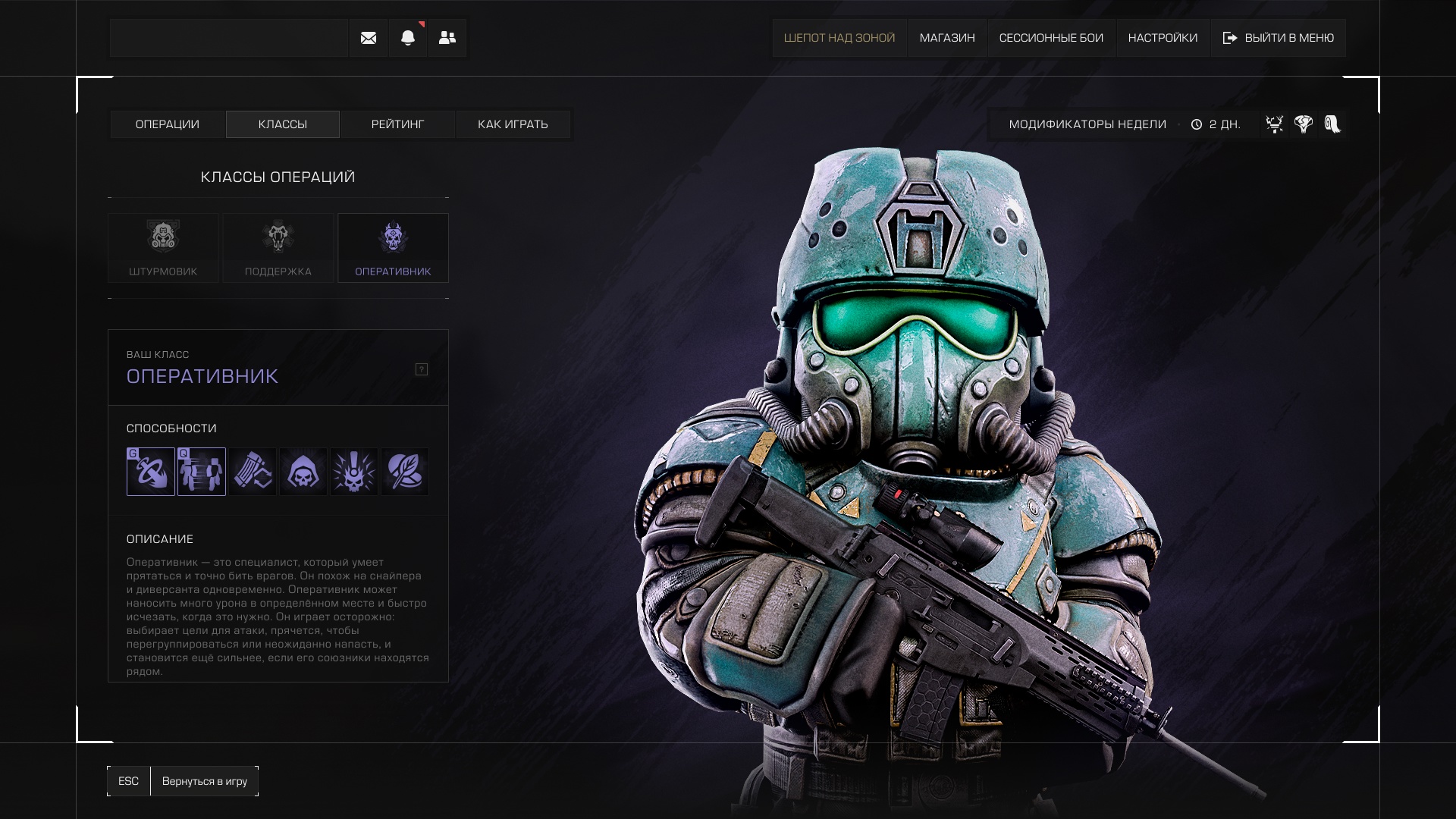Select the Классы tab
This screenshot has width=1456, height=819.
[x=283, y=124]
